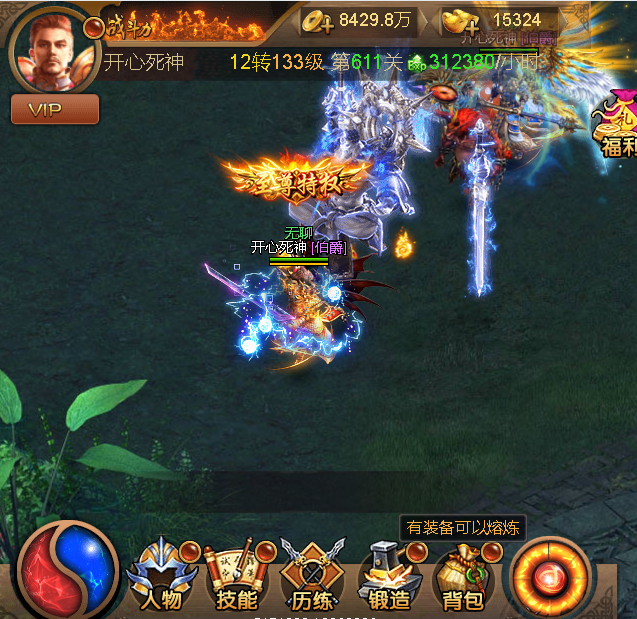The height and width of the screenshot is (619, 637).
Task: Add gold coins via the coin icon
Action: pyautogui.click(x=317, y=20)
